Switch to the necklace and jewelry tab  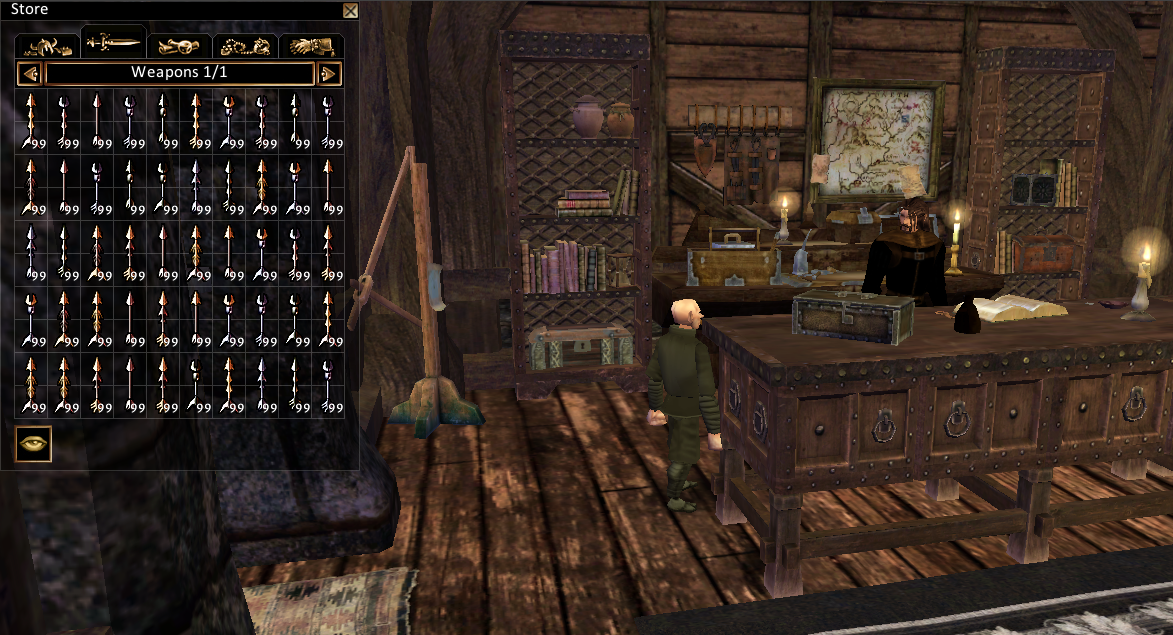pos(245,46)
